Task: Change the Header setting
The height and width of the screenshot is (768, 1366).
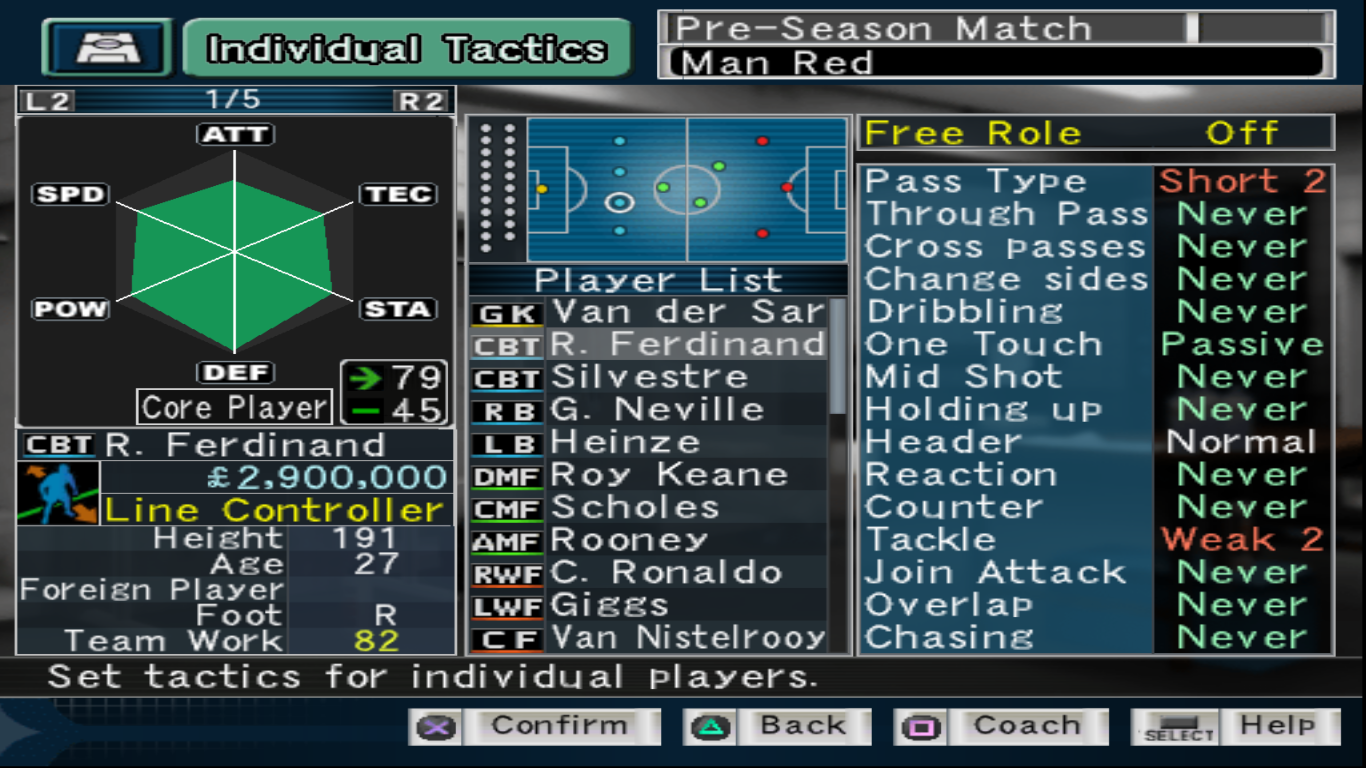Action: (x=1095, y=442)
